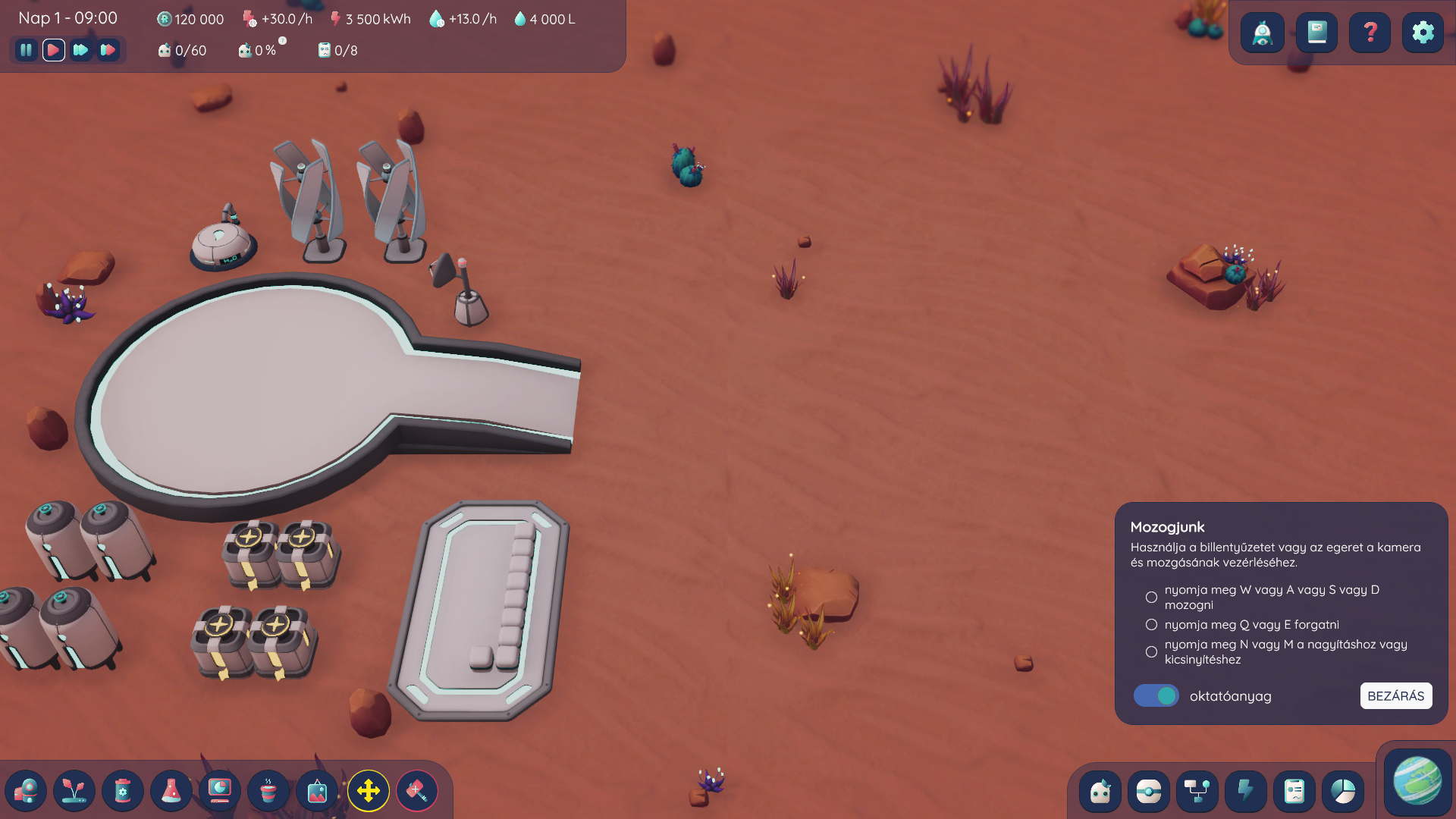Screen dimensions: 1456x819
Task: Close the Mozogjunk tutorial with BEZÁRÁS
Action: (x=1395, y=695)
